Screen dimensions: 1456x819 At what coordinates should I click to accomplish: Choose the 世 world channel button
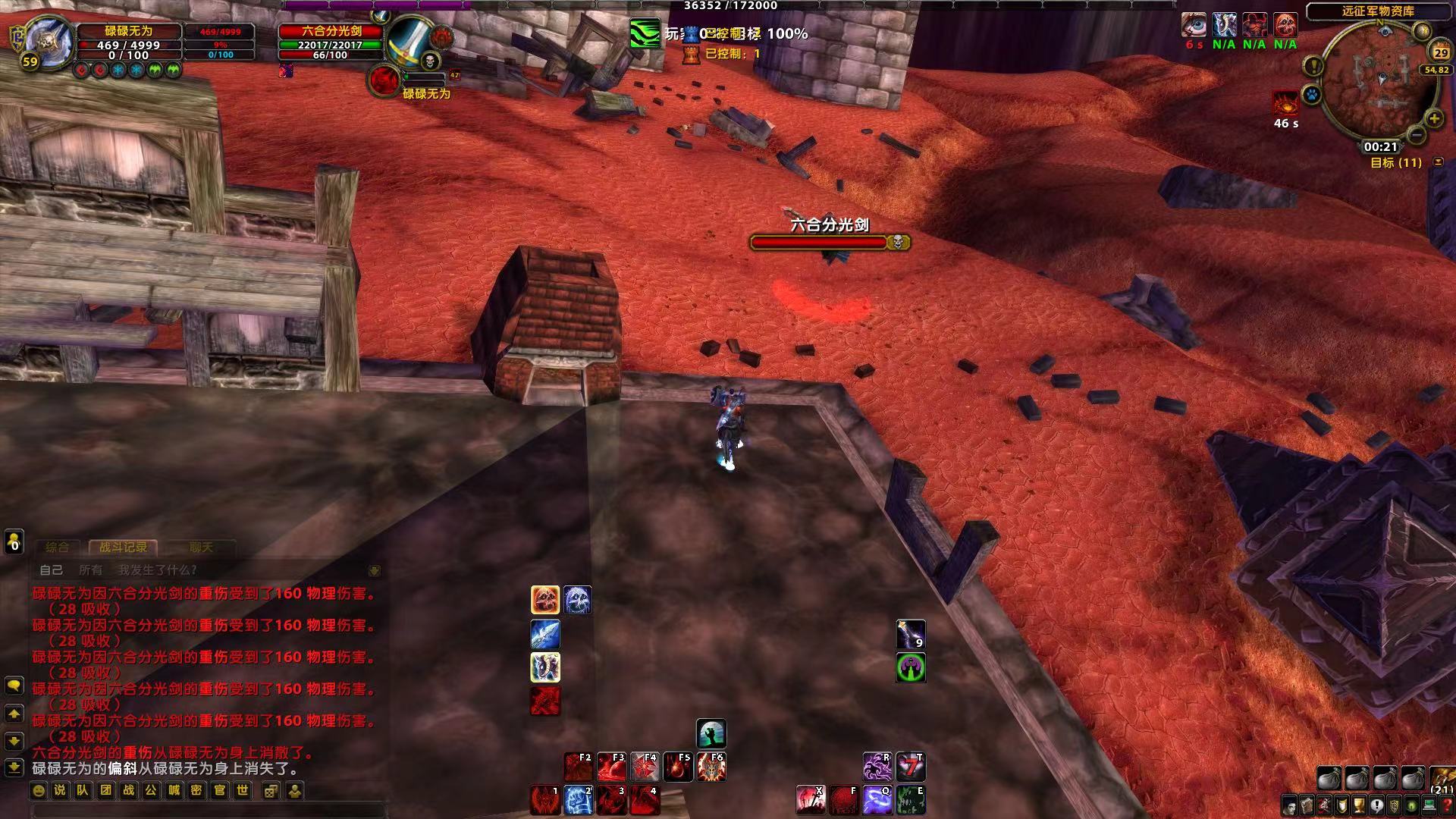click(x=242, y=790)
